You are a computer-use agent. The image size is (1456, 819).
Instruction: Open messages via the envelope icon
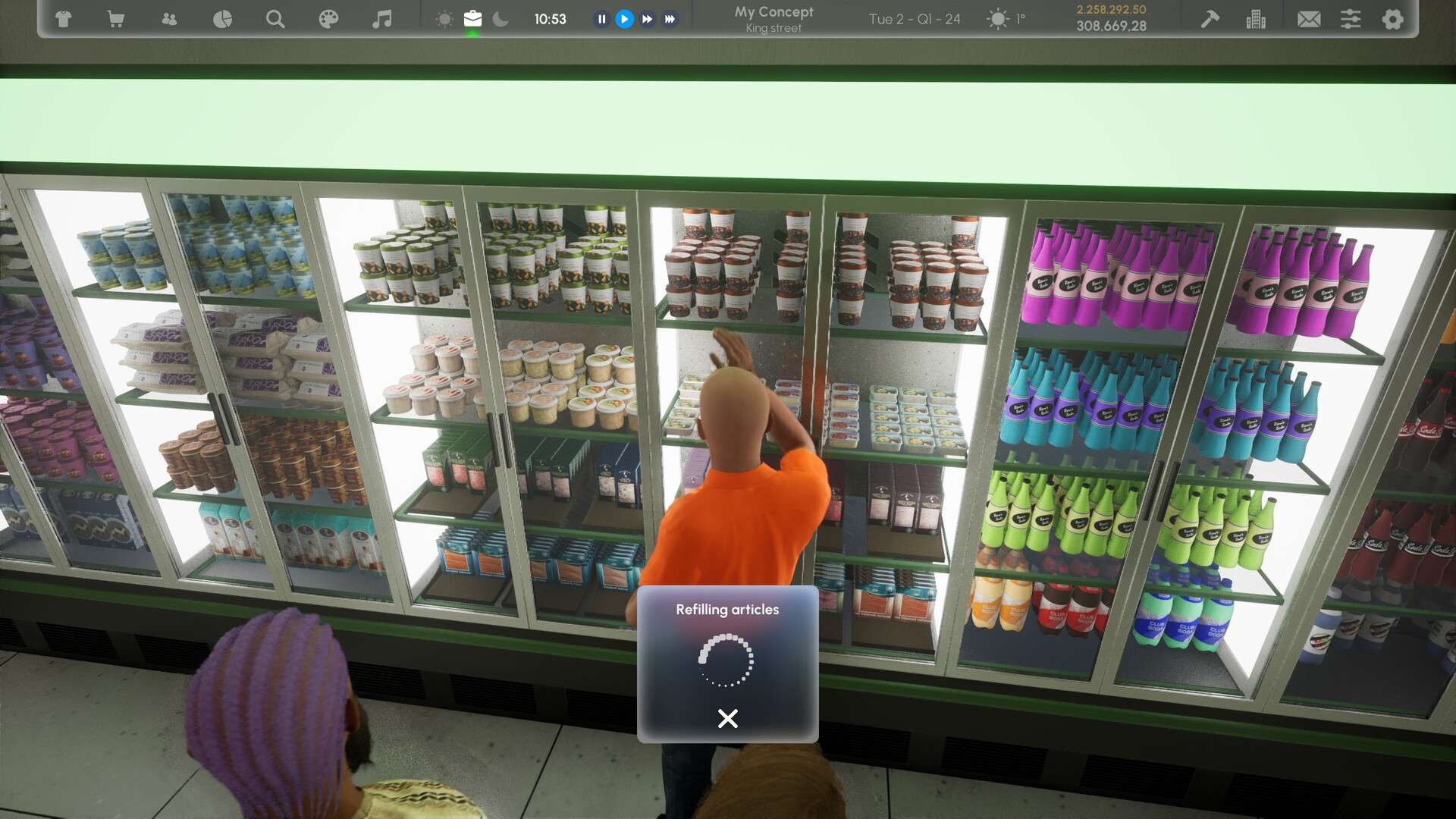tap(1310, 19)
